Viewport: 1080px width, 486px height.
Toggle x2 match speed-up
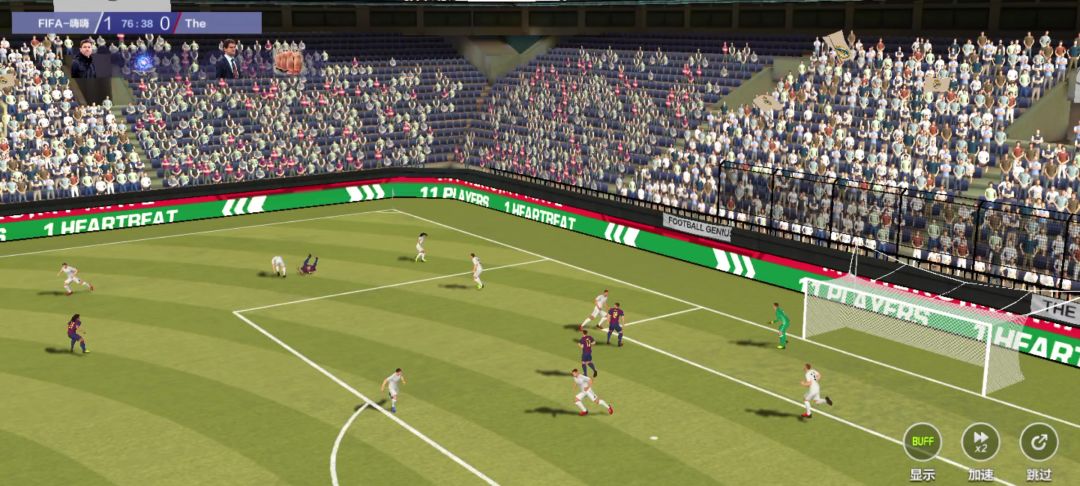click(980, 442)
